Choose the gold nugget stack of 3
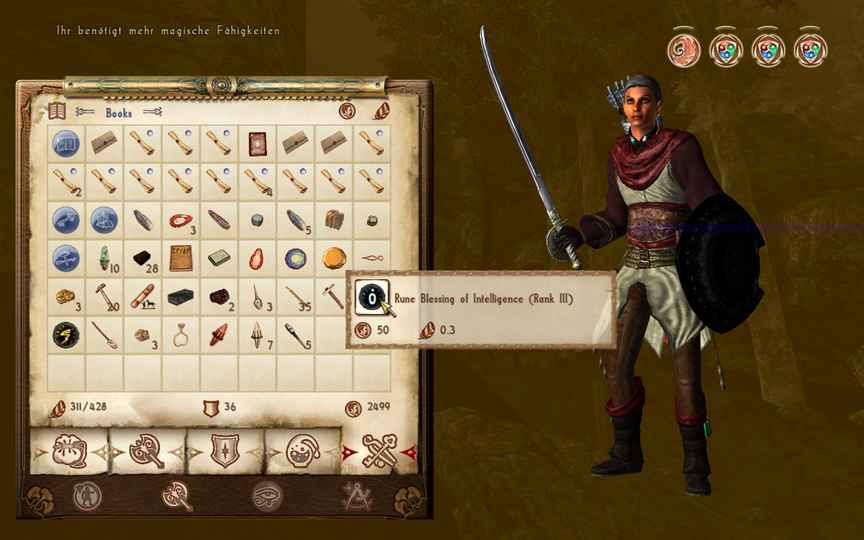This screenshot has height=540, width=864. point(66,297)
